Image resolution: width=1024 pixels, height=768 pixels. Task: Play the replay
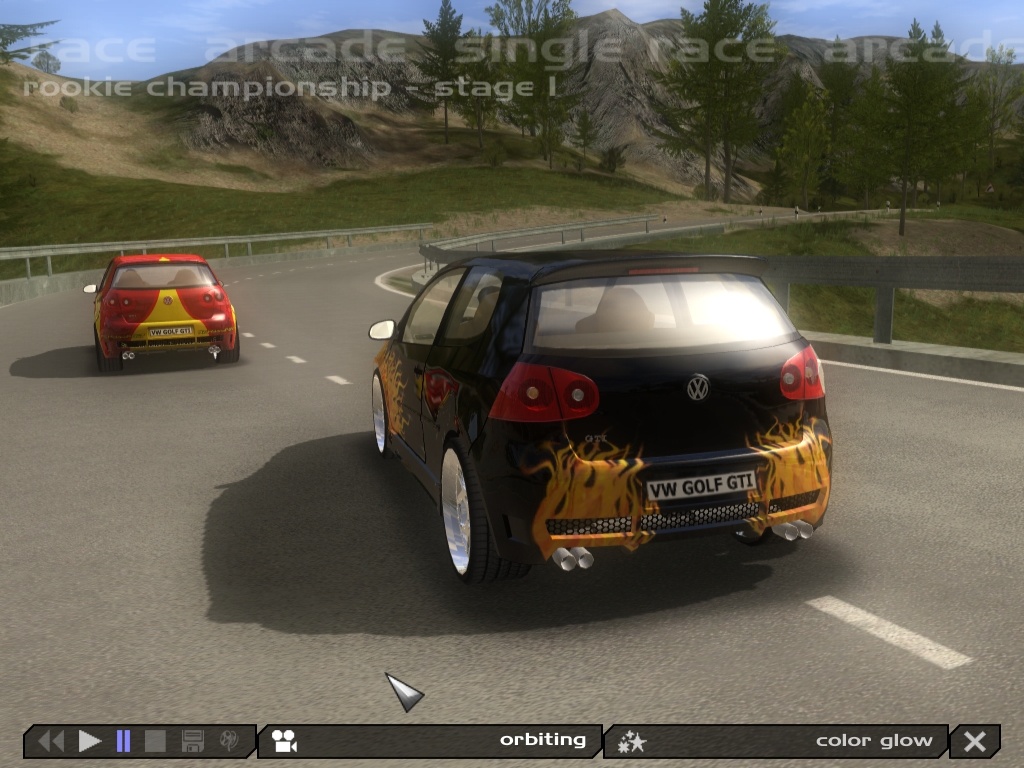click(x=90, y=741)
